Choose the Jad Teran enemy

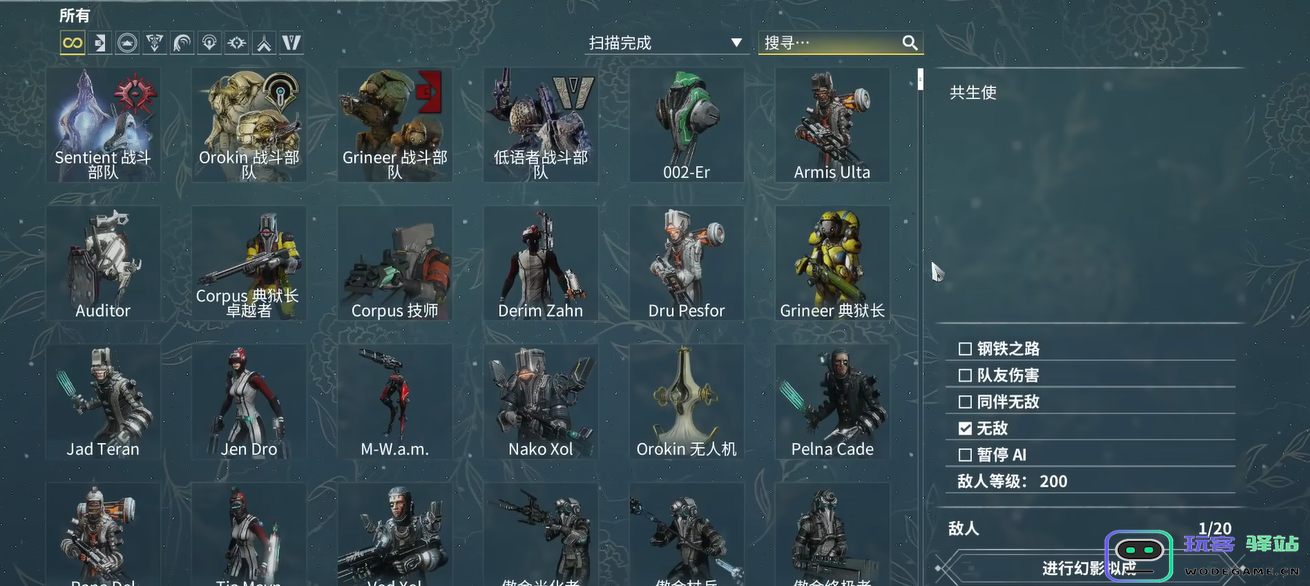tap(103, 401)
